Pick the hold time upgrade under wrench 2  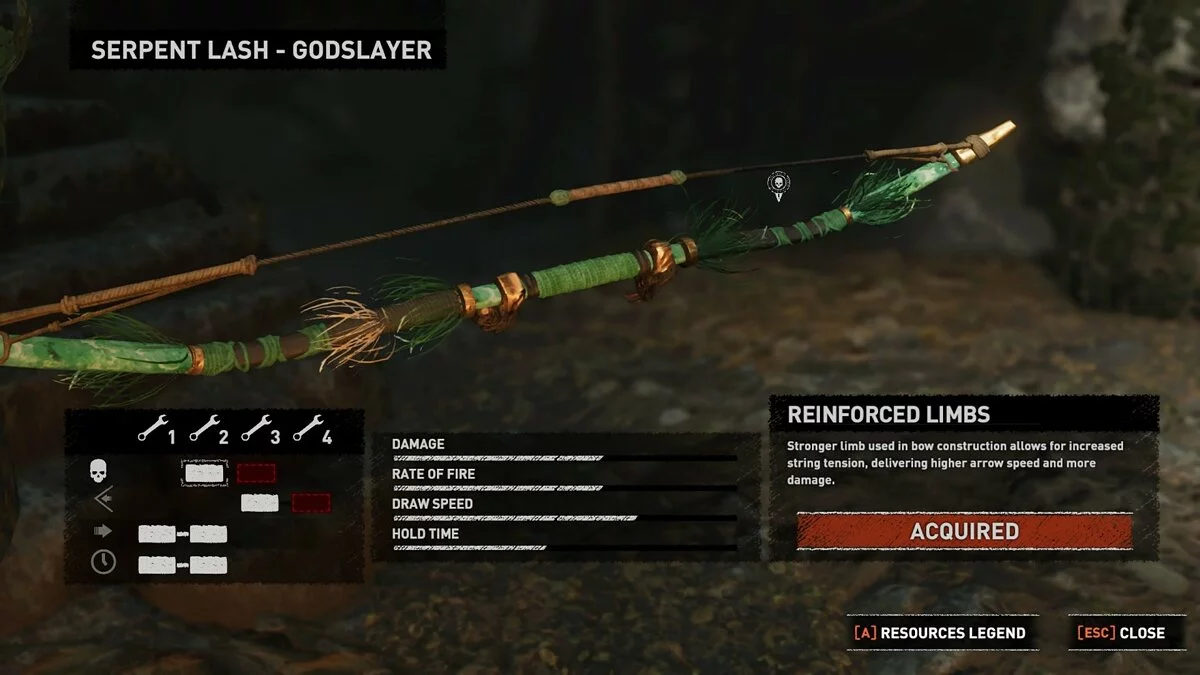point(209,565)
